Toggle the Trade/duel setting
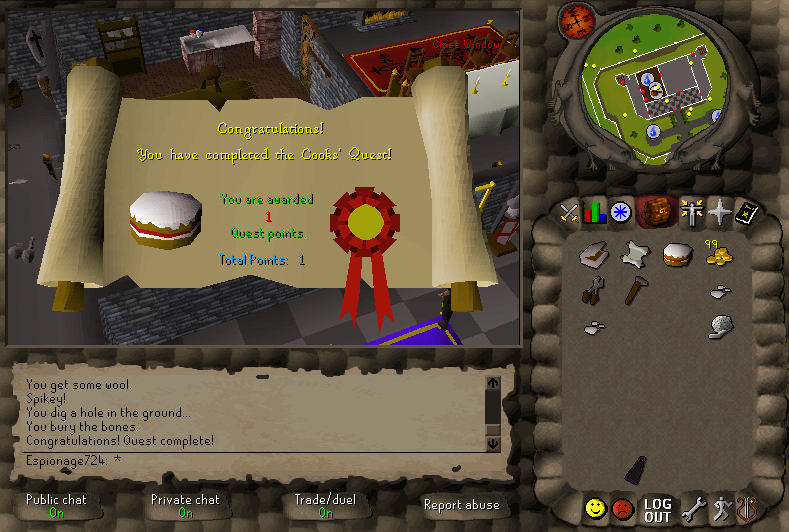The height and width of the screenshot is (532, 789). point(325,505)
